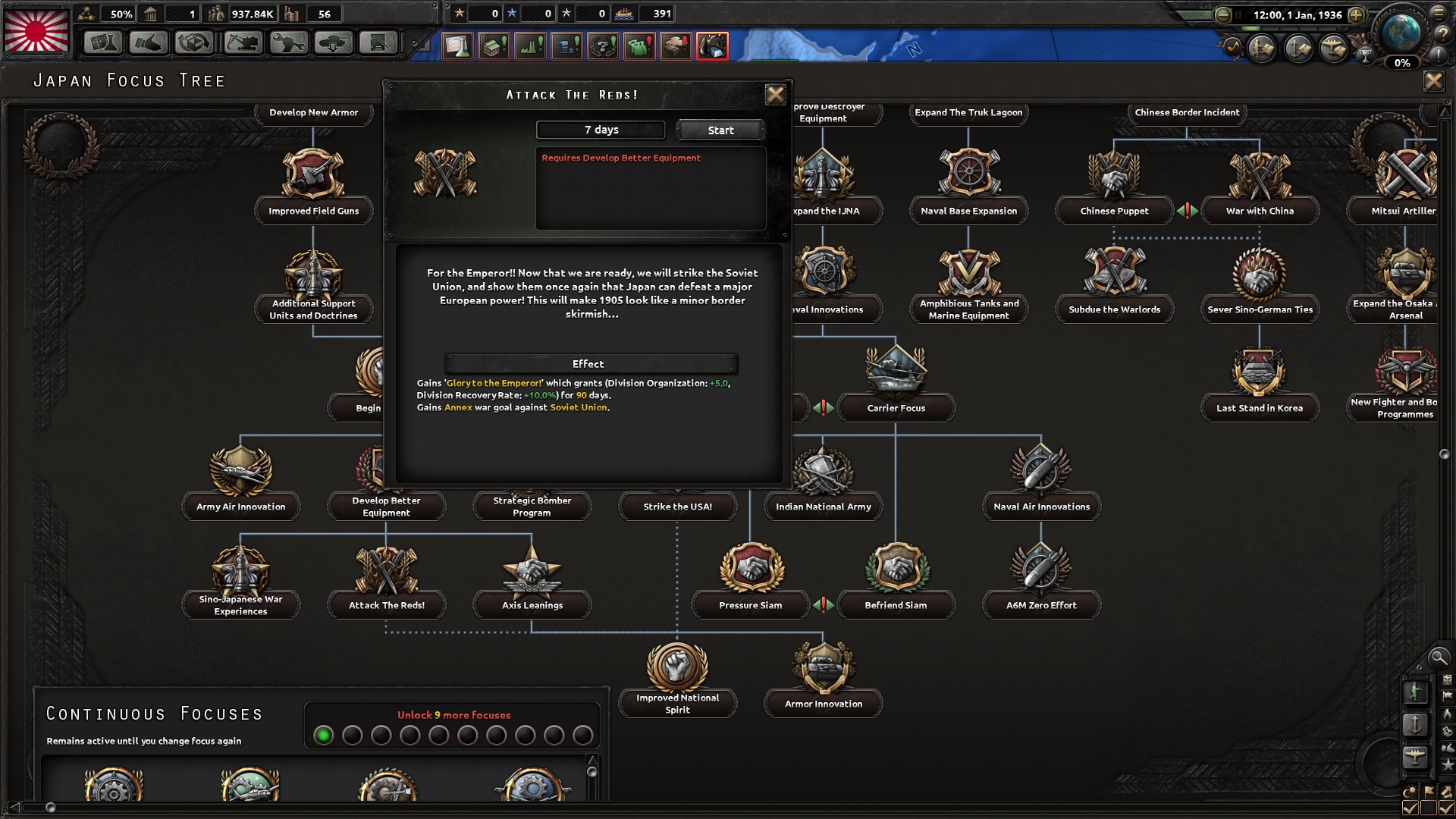Toggle the music player note icon

(1234, 47)
